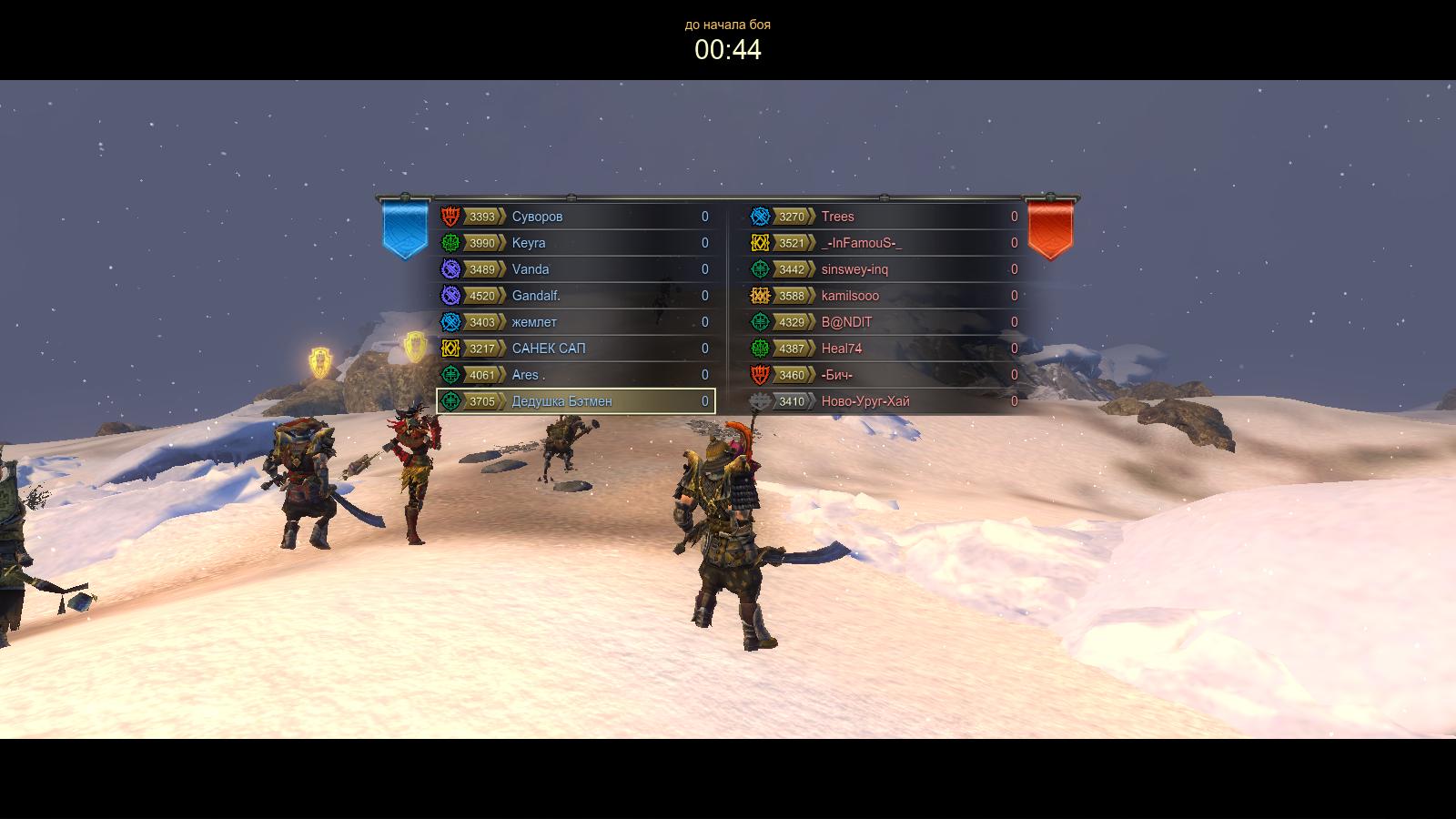Choose the -Бич- player row
The image size is (1456, 819).
point(885,375)
